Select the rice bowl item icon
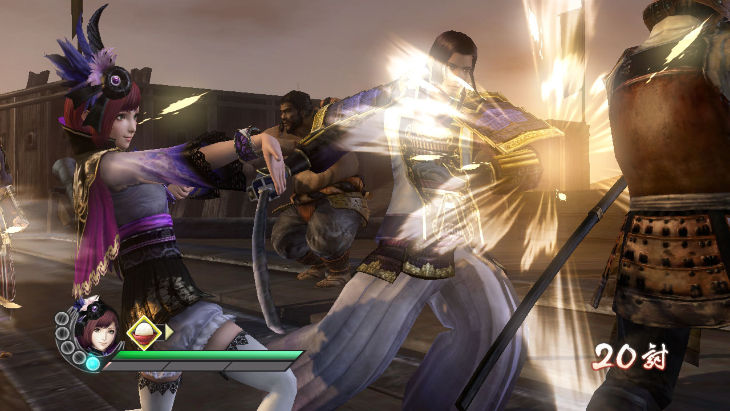Viewport: 730px width, 411px height. (x=144, y=332)
